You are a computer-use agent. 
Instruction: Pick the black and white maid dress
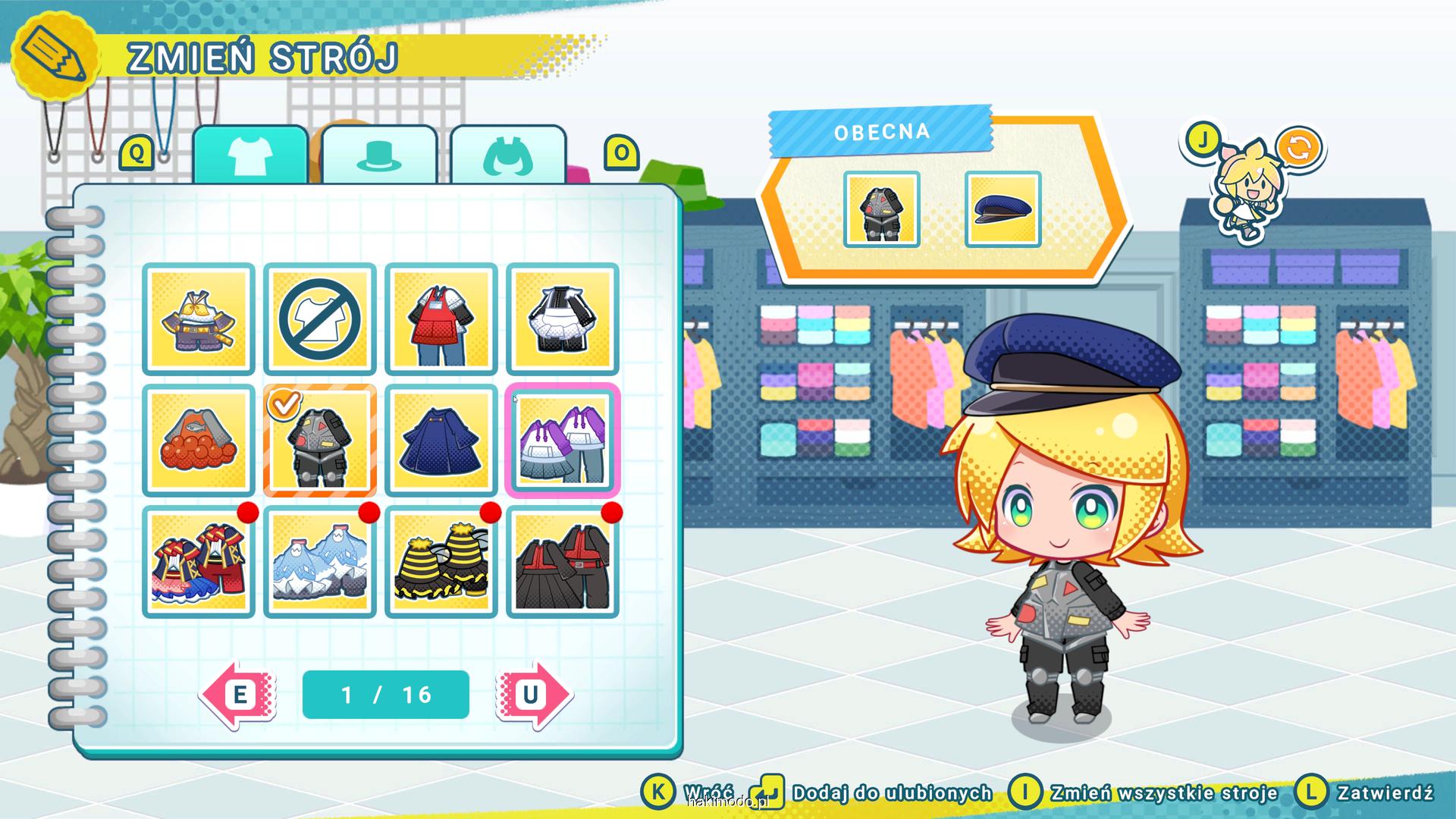coord(563,319)
